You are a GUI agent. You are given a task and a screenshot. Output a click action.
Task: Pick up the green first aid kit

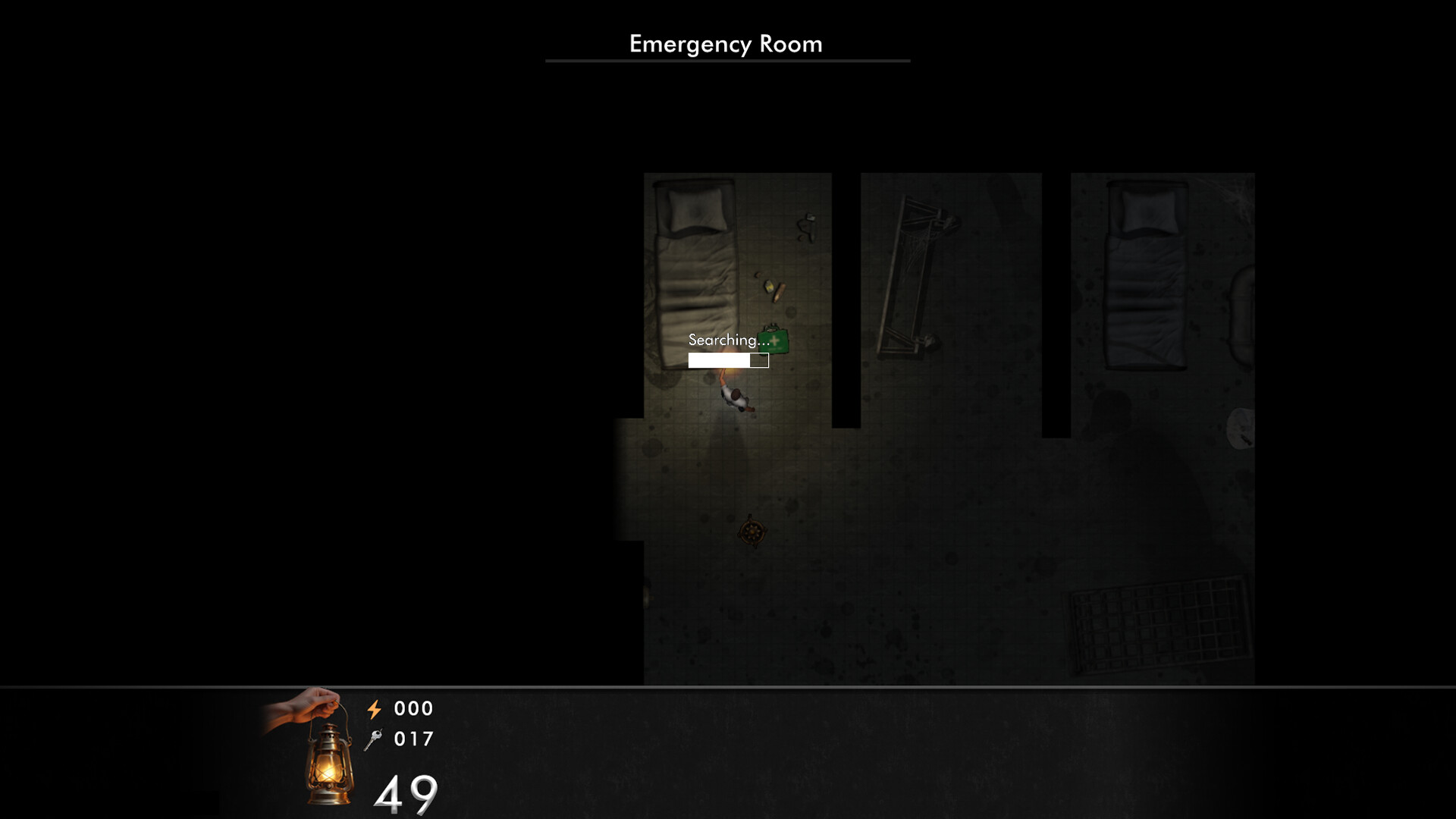(774, 341)
